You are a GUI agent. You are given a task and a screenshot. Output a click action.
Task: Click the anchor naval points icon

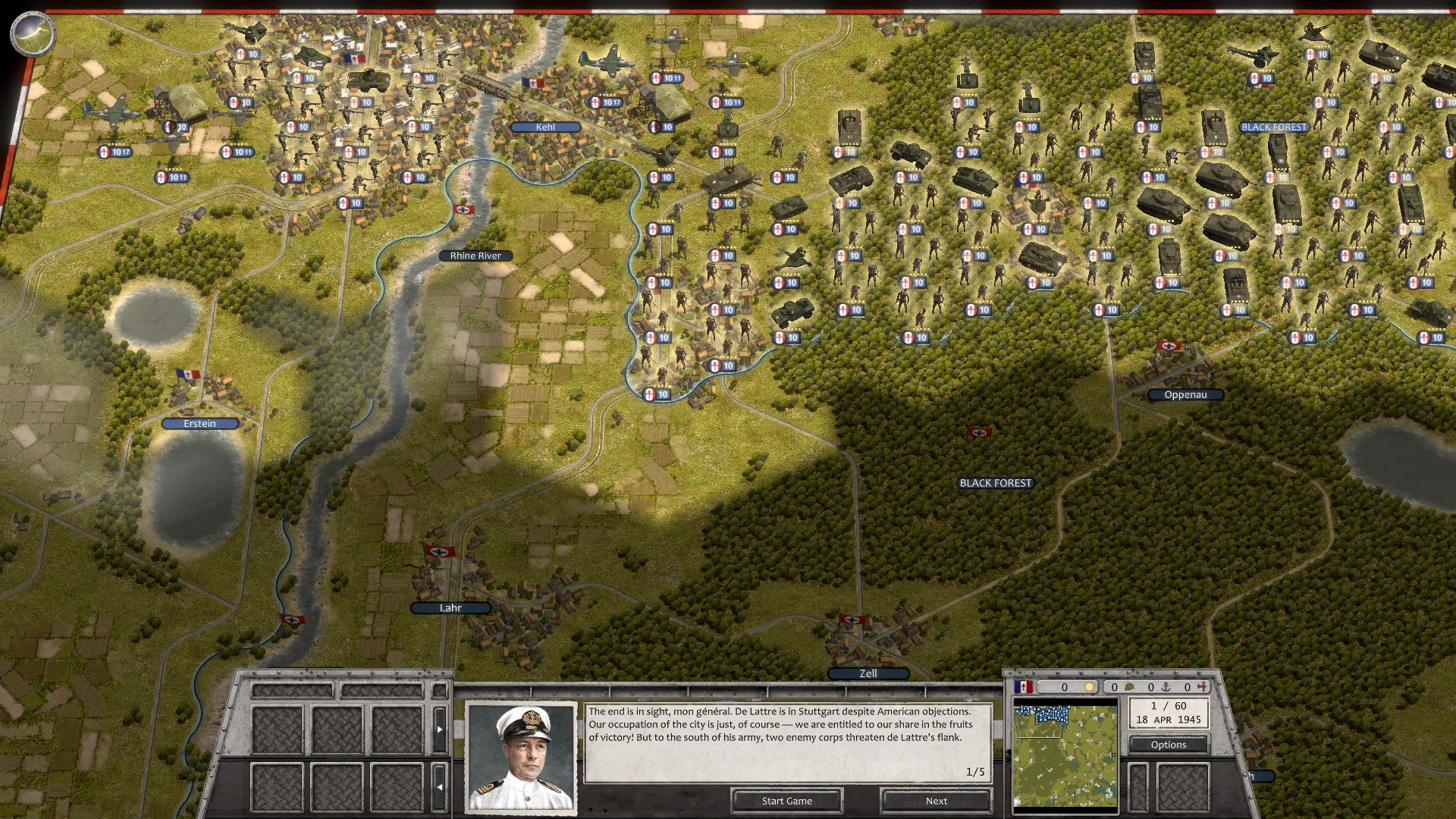pyautogui.click(x=1166, y=686)
